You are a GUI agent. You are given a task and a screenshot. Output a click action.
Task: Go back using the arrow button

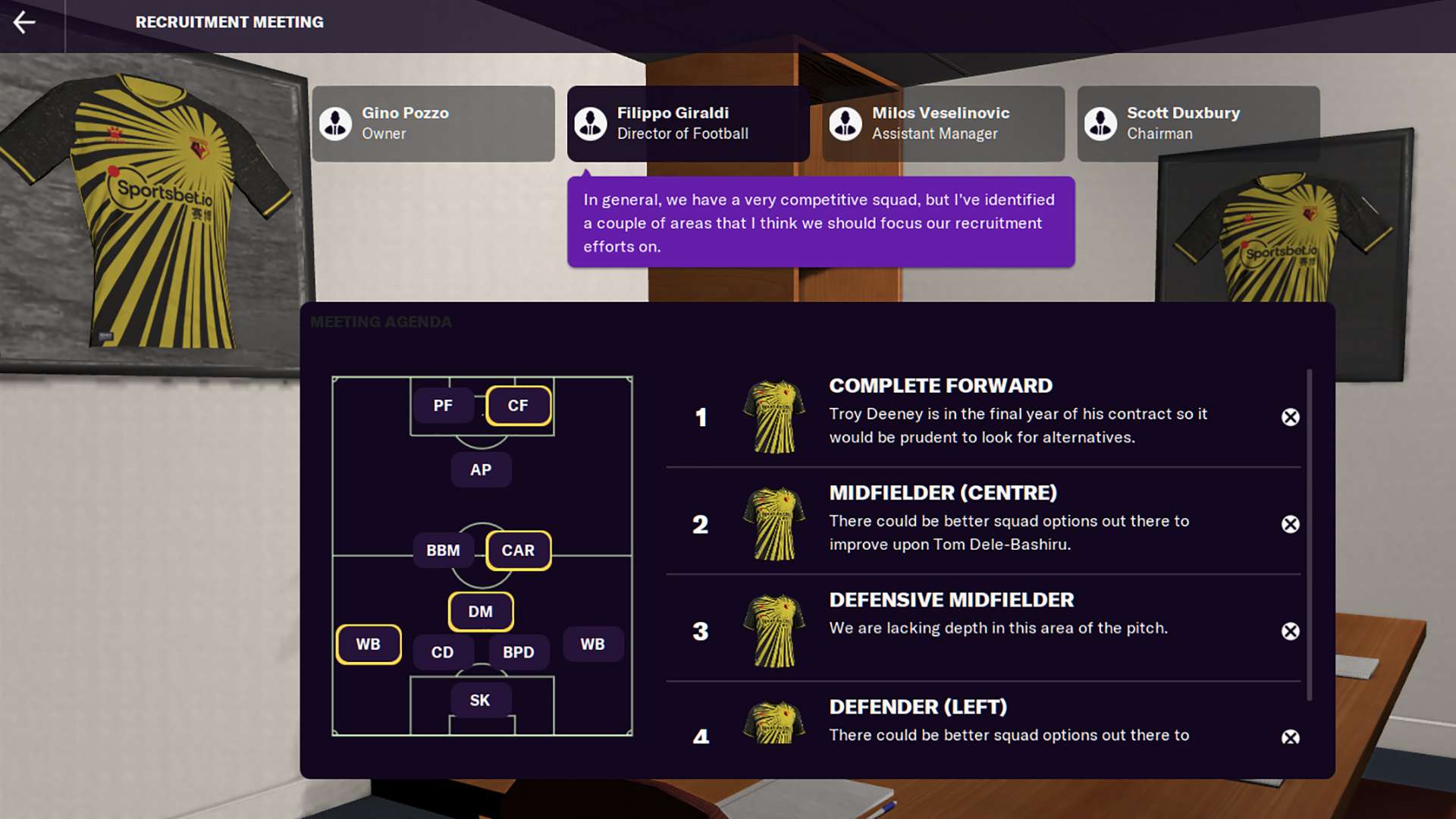click(24, 22)
